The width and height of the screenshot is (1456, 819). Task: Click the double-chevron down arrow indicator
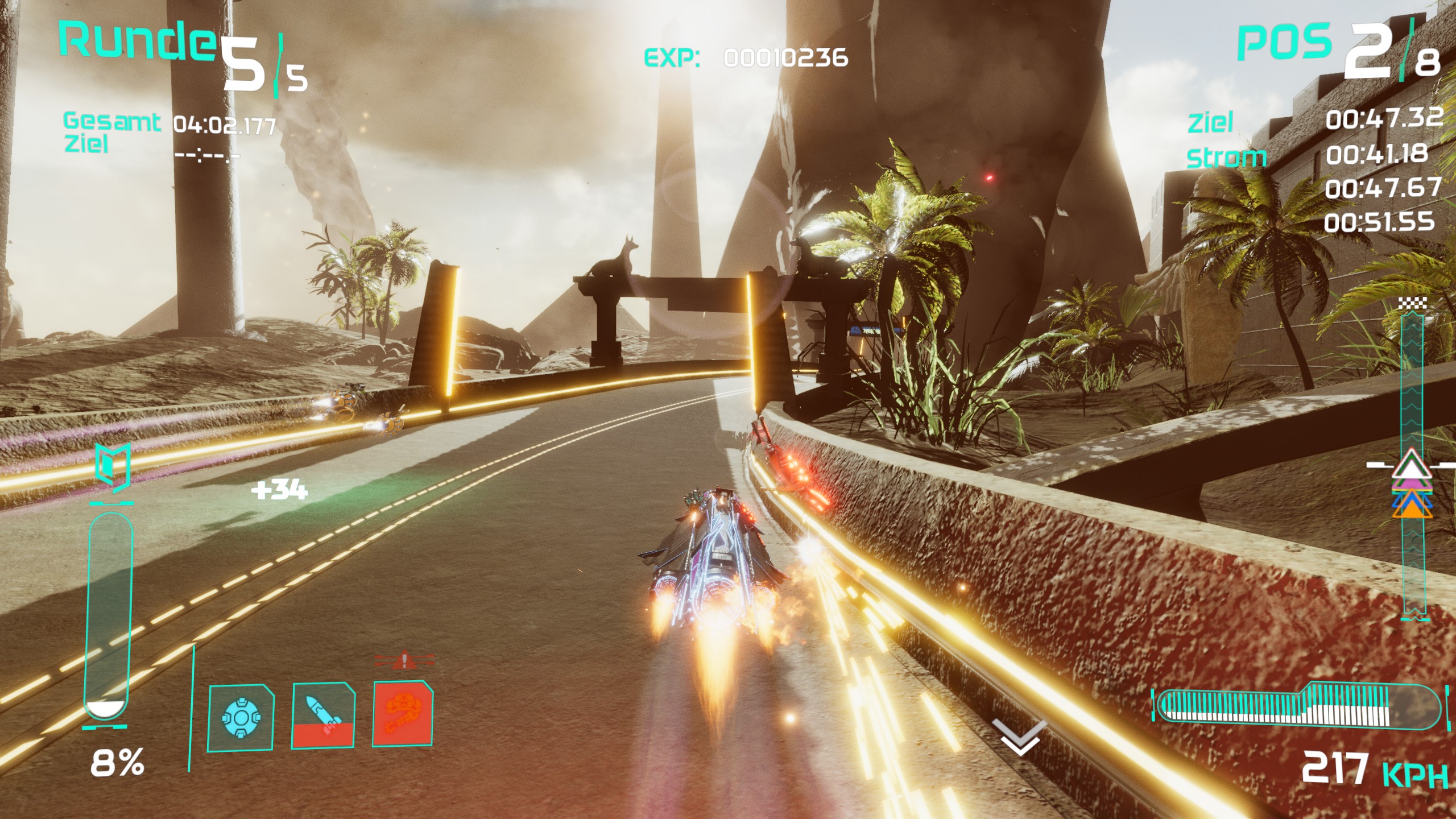click(x=1019, y=738)
